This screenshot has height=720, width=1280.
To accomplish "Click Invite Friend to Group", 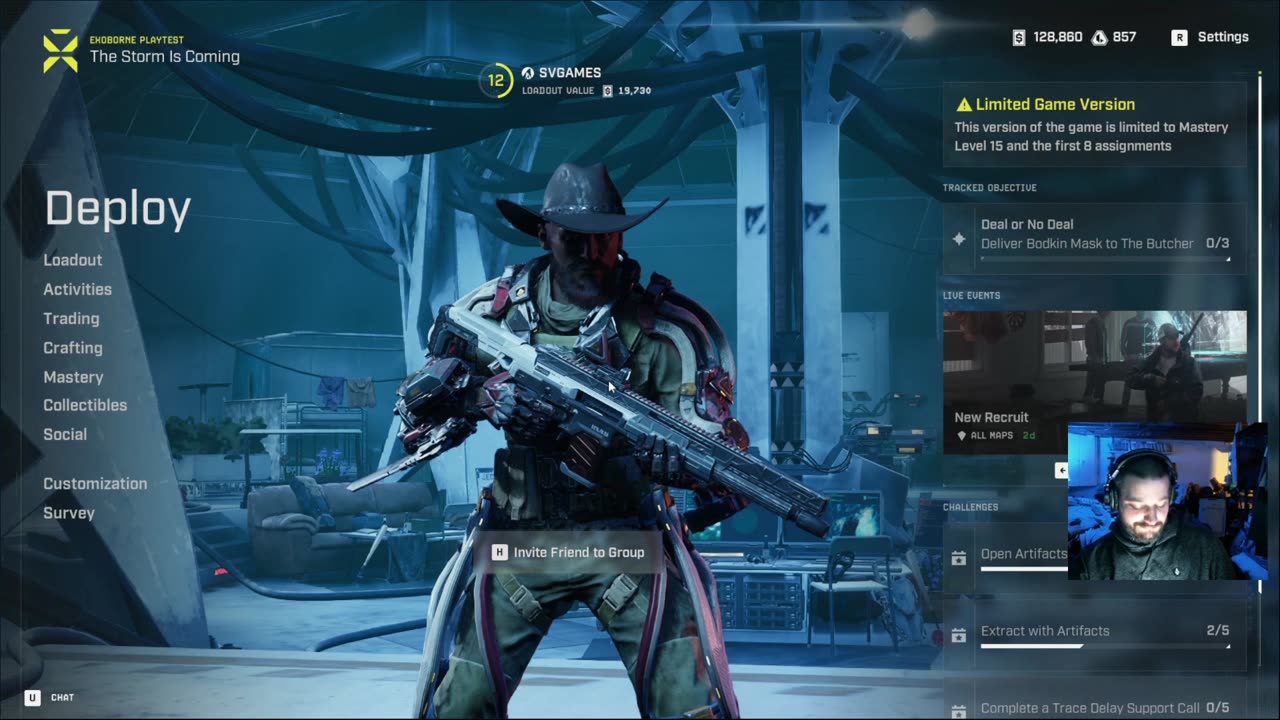I will (x=568, y=552).
